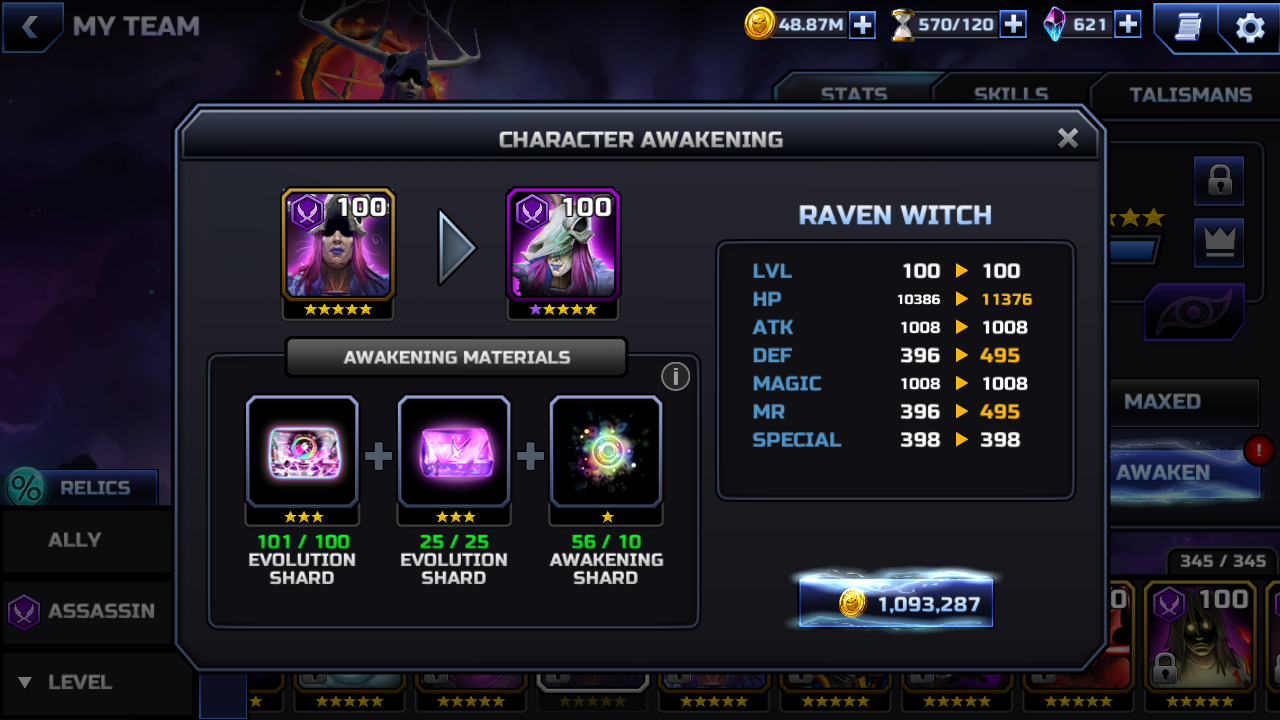Image resolution: width=1280 pixels, height=720 pixels.
Task: Open the Talismans tab
Action: [1190, 94]
